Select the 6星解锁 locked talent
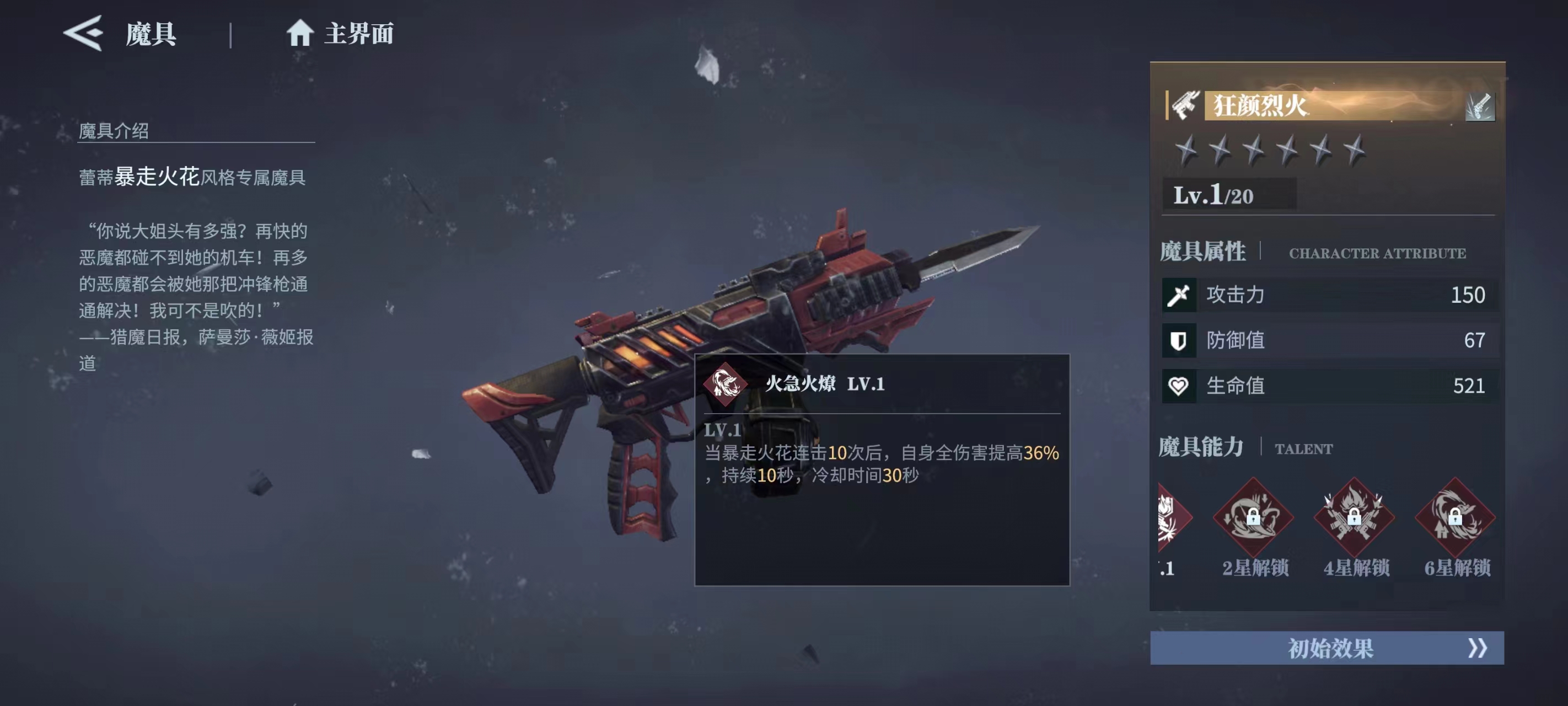The width and height of the screenshot is (1568, 706). click(x=1455, y=517)
